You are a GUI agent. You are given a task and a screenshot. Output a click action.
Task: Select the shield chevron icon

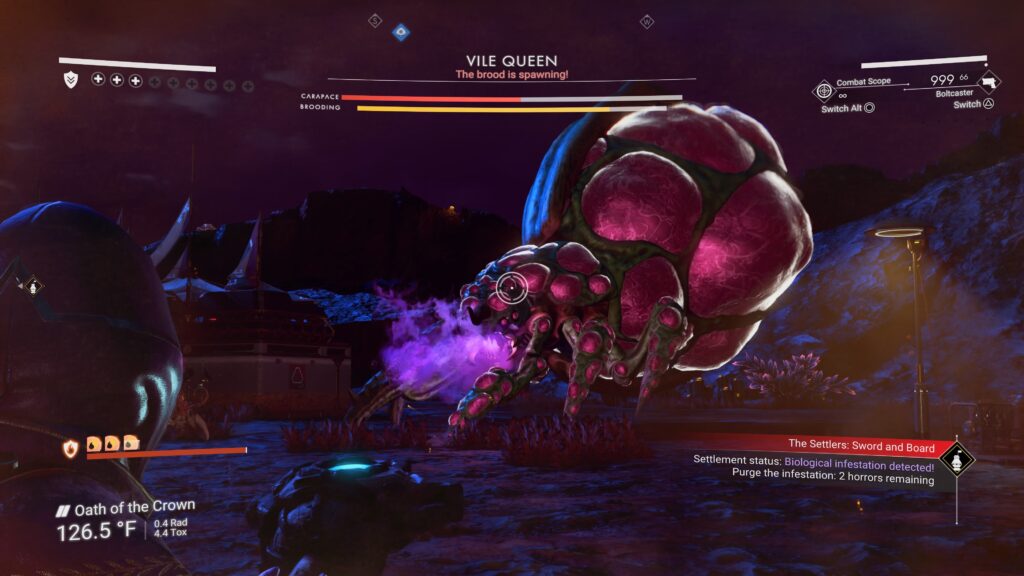point(70,79)
